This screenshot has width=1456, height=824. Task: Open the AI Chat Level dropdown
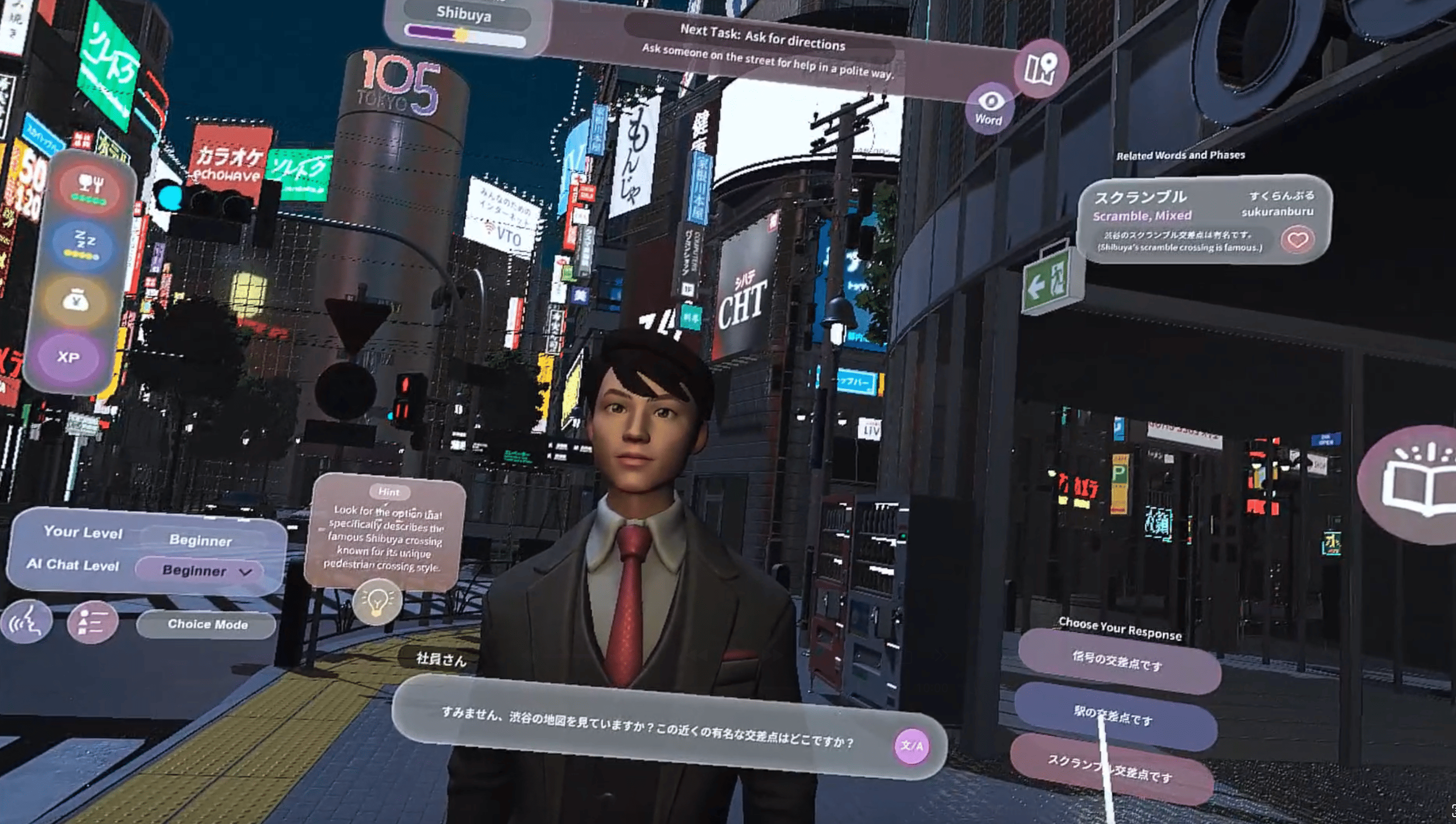[x=201, y=571]
